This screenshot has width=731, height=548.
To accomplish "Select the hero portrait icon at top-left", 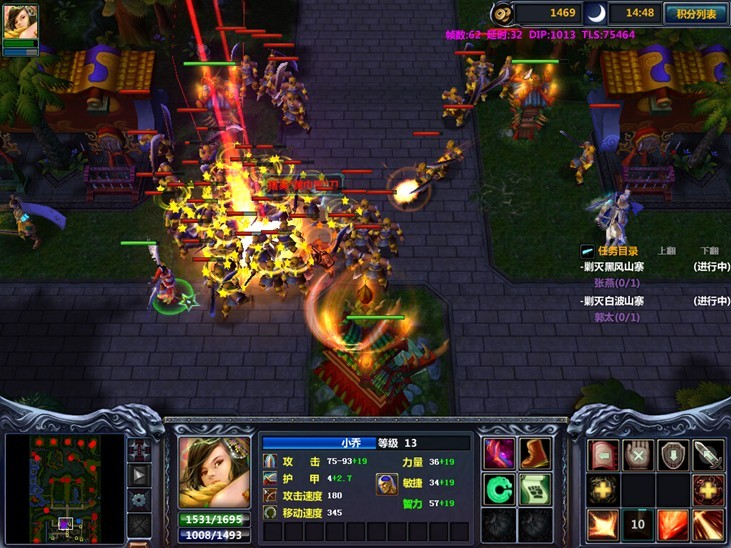I will pyautogui.click(x=20, y=23).
